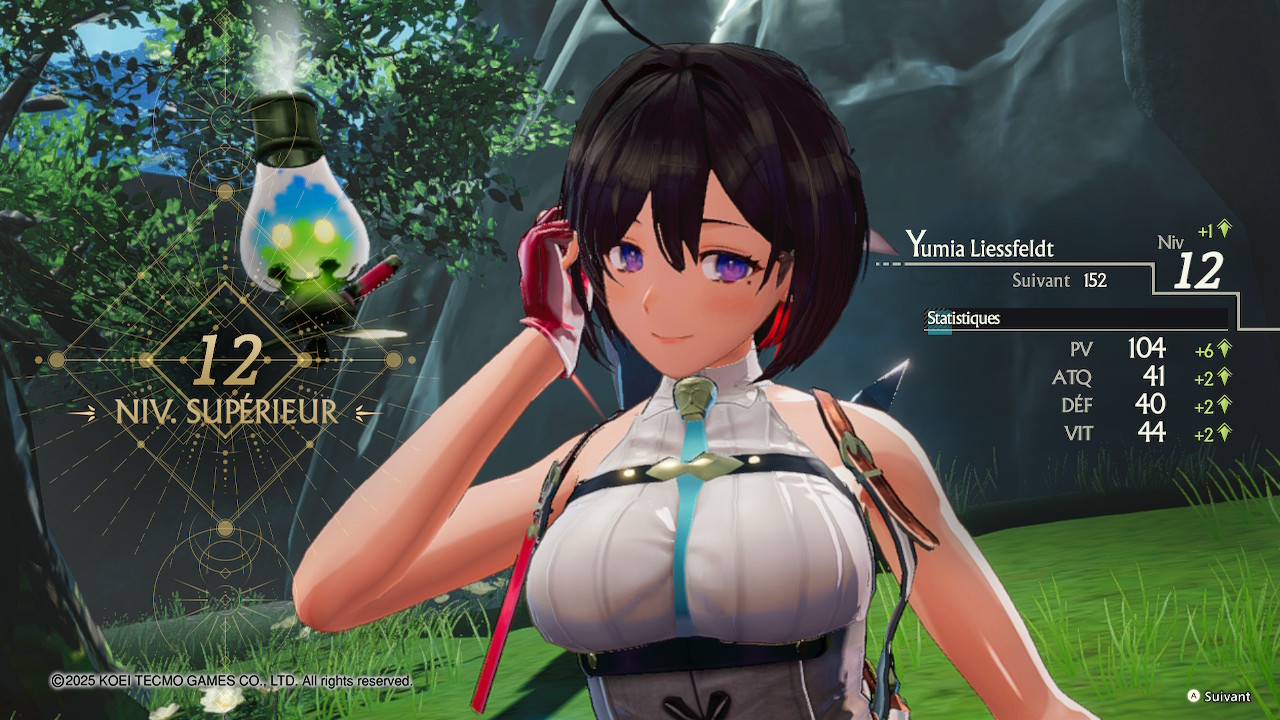
Task: Continue with the Suivant prompt
Action: coord(1218,696)
